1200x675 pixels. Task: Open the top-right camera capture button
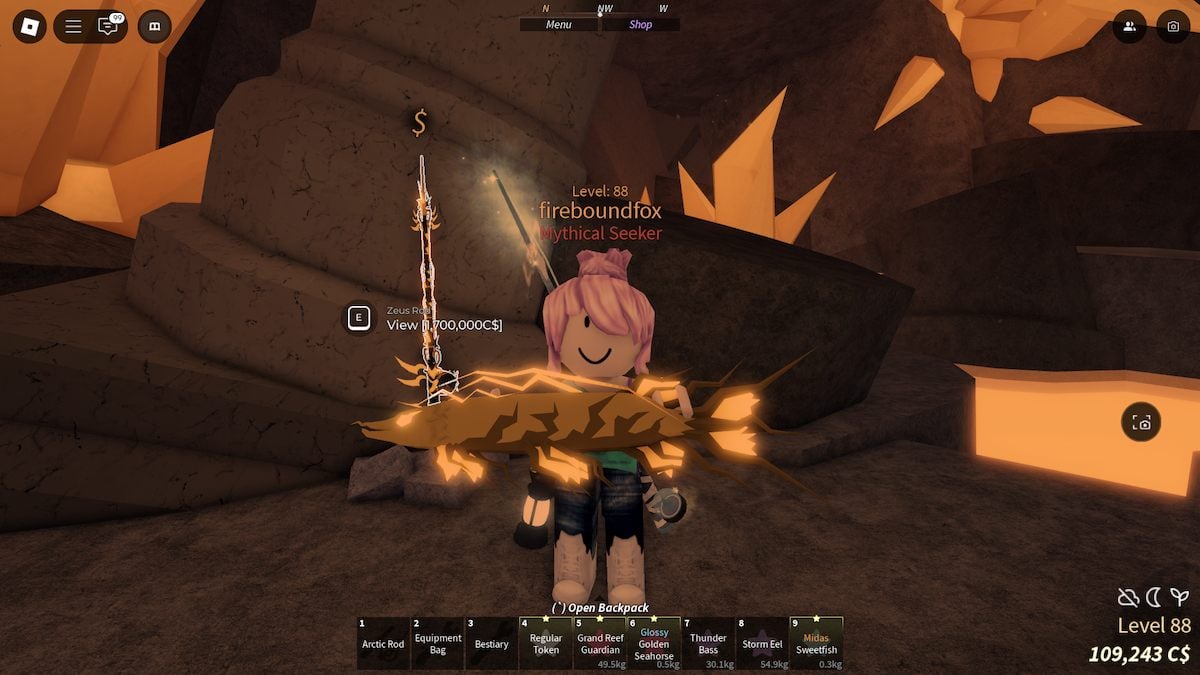[1173, 26]
